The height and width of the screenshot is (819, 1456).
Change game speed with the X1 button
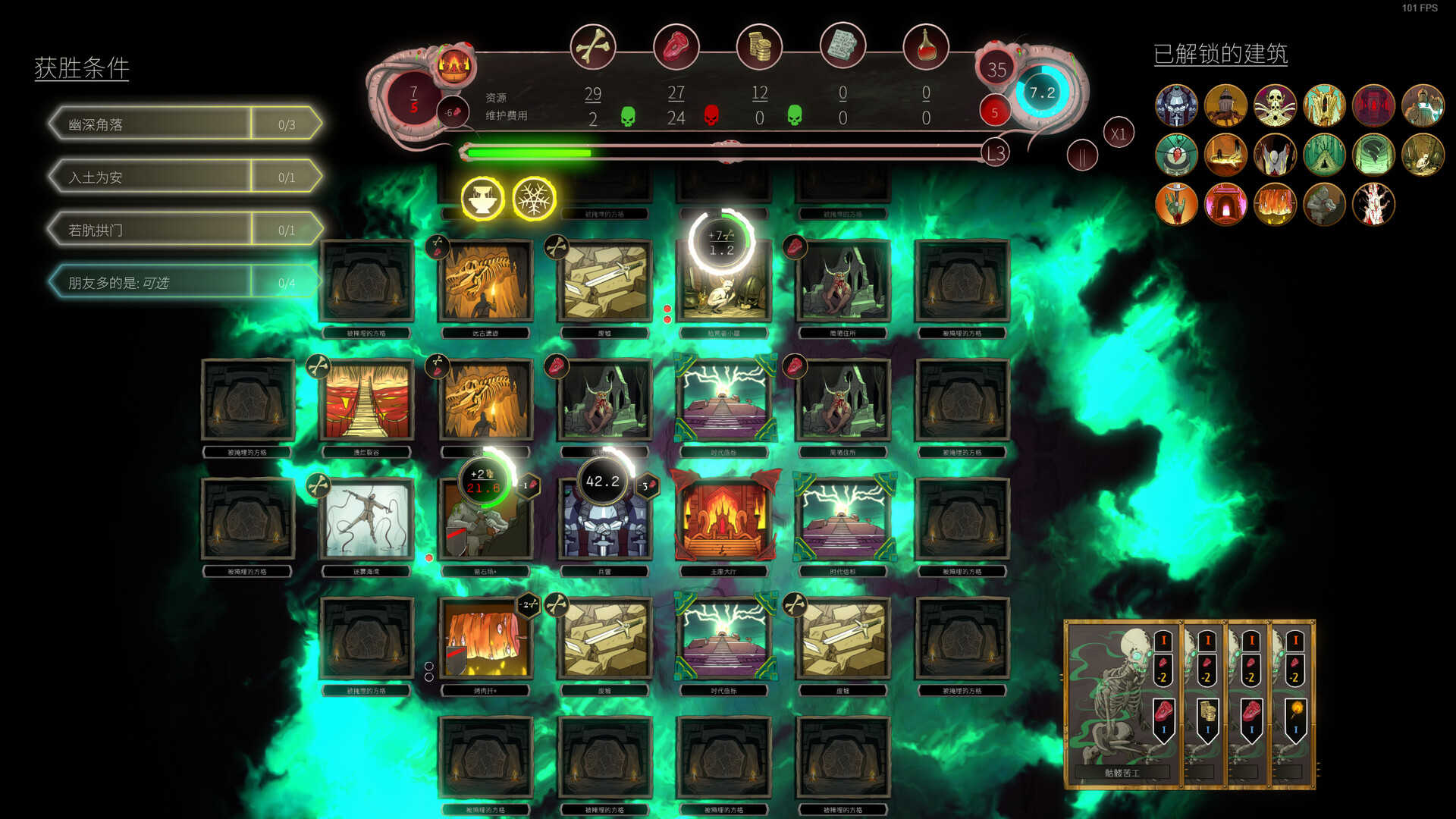pos(1118,134)
